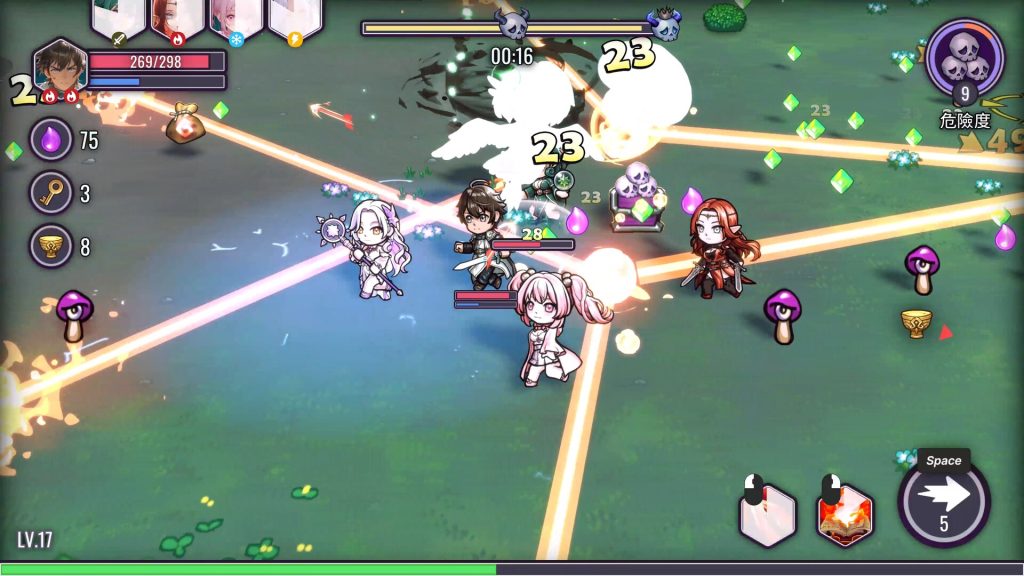The image size is (1024, 576).
Task: Switch to the pink-haired ice party member
Action: (x=236, y=18)
